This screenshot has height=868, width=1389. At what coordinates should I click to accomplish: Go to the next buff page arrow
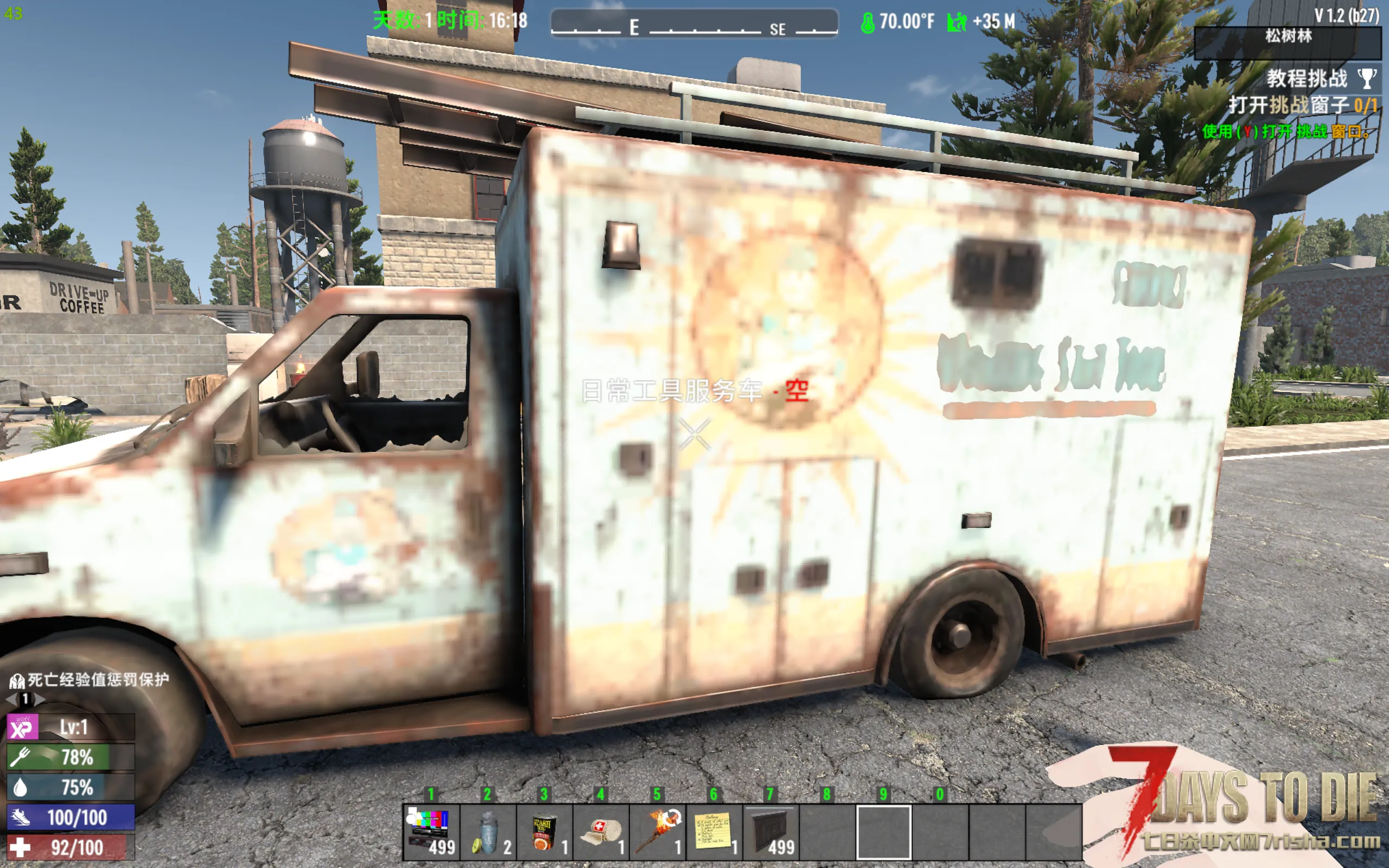(40, 699)
